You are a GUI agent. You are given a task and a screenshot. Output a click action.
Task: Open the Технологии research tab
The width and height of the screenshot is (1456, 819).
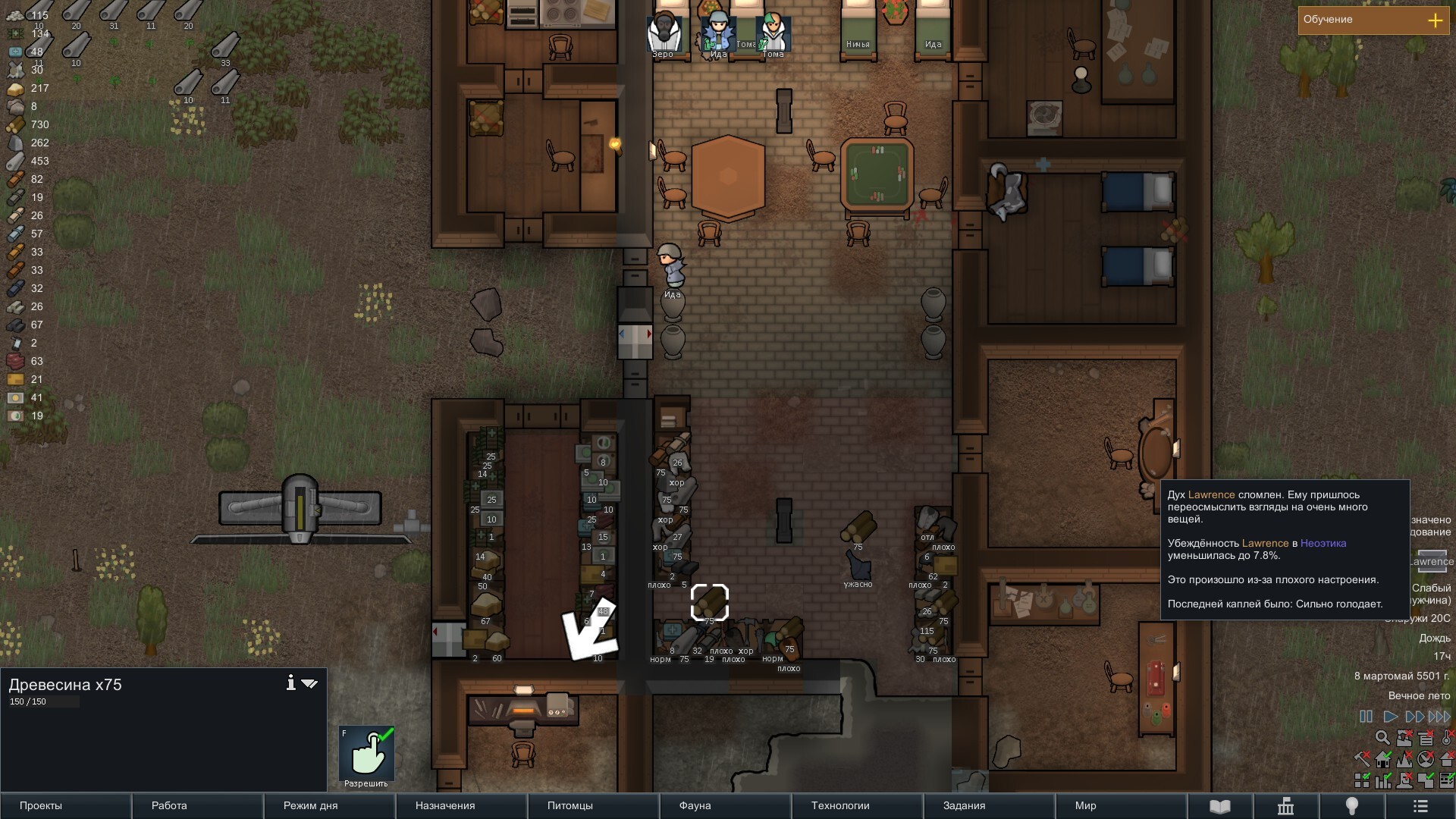tap(857, 805)
